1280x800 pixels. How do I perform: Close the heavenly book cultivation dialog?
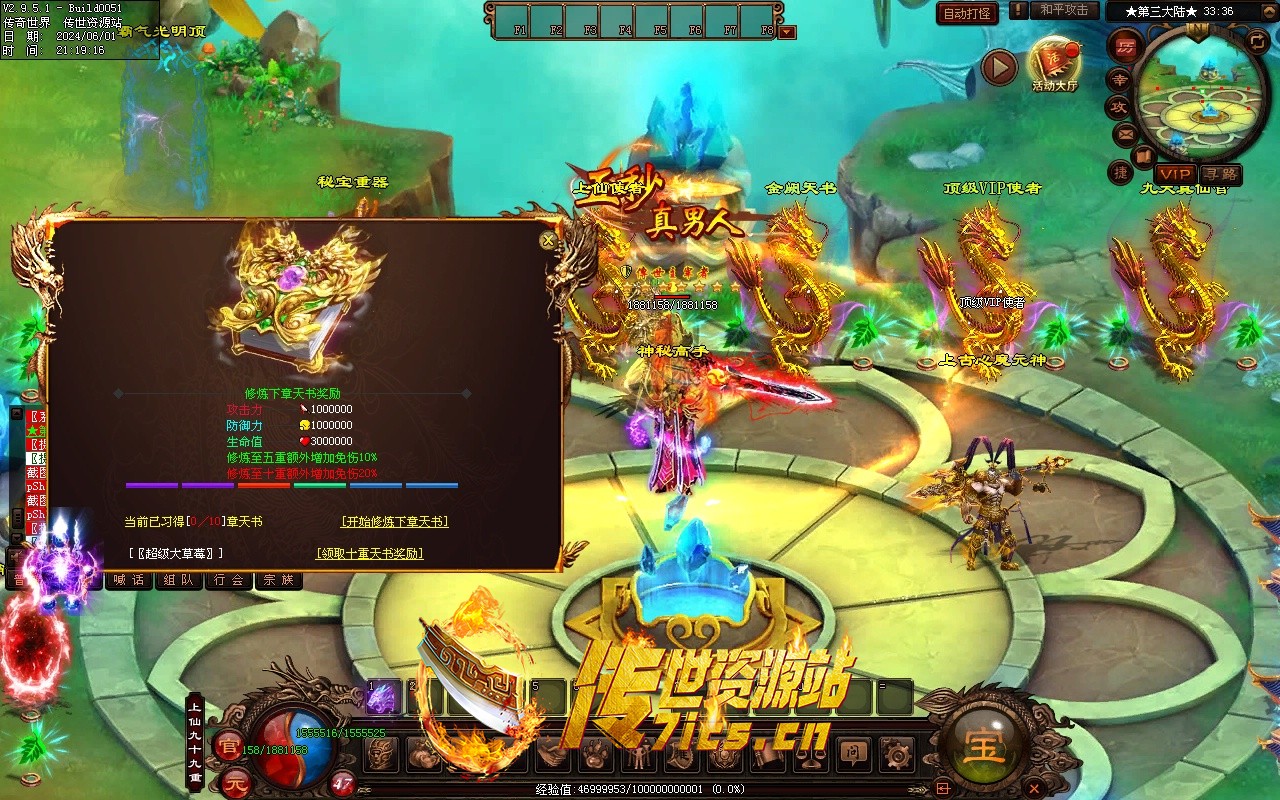(x=548, y=240)
